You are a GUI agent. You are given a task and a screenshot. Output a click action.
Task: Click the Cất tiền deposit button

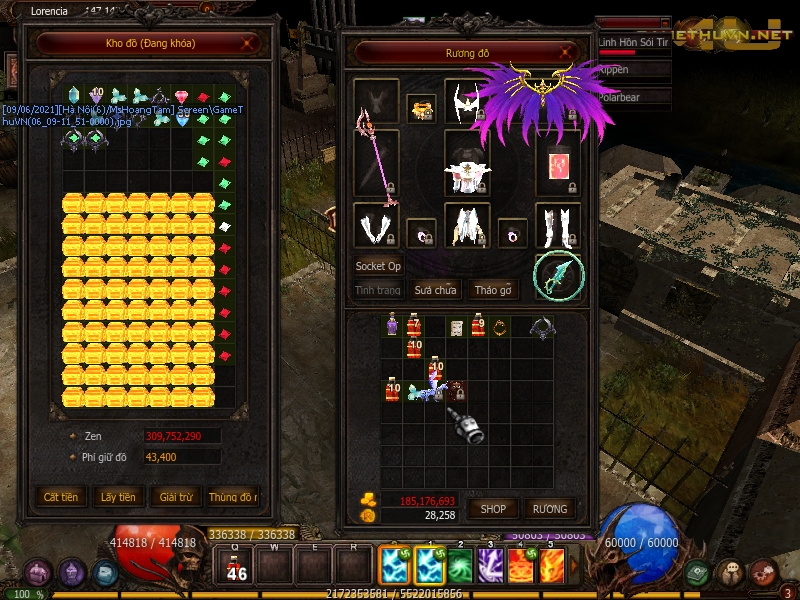(61, 497)
